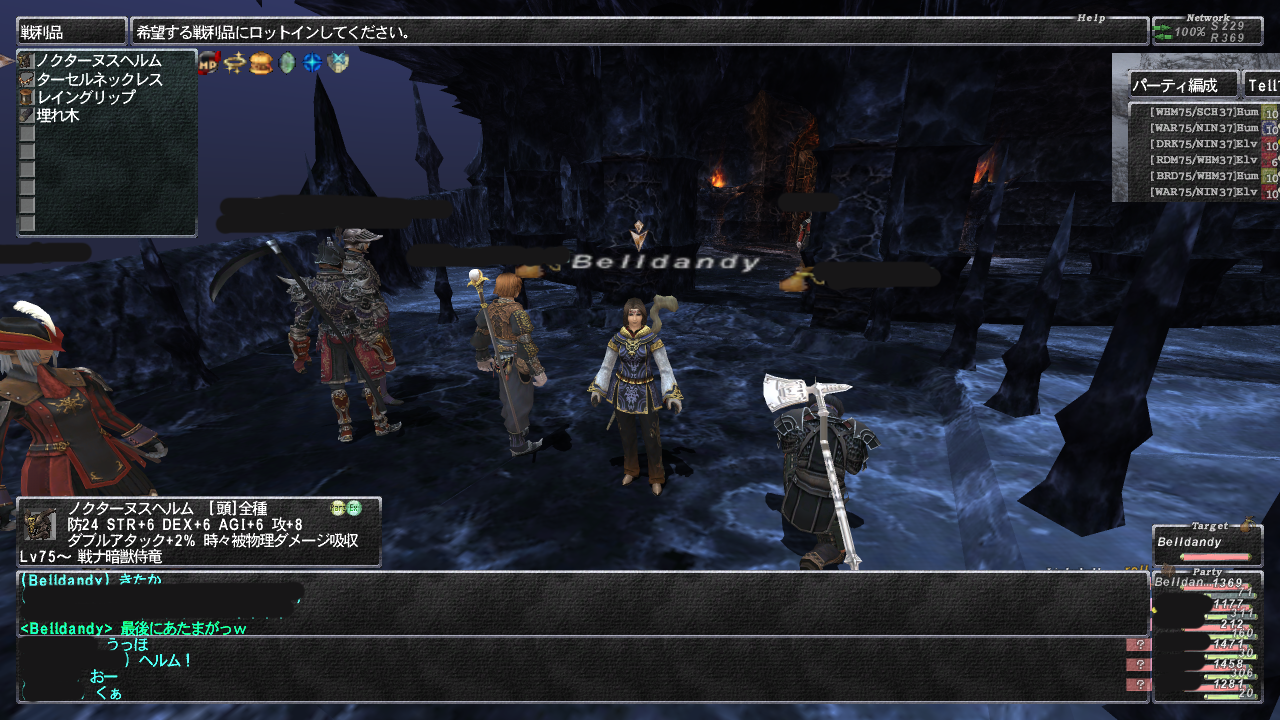Inspect the blue star buff icon

point(313,63)
